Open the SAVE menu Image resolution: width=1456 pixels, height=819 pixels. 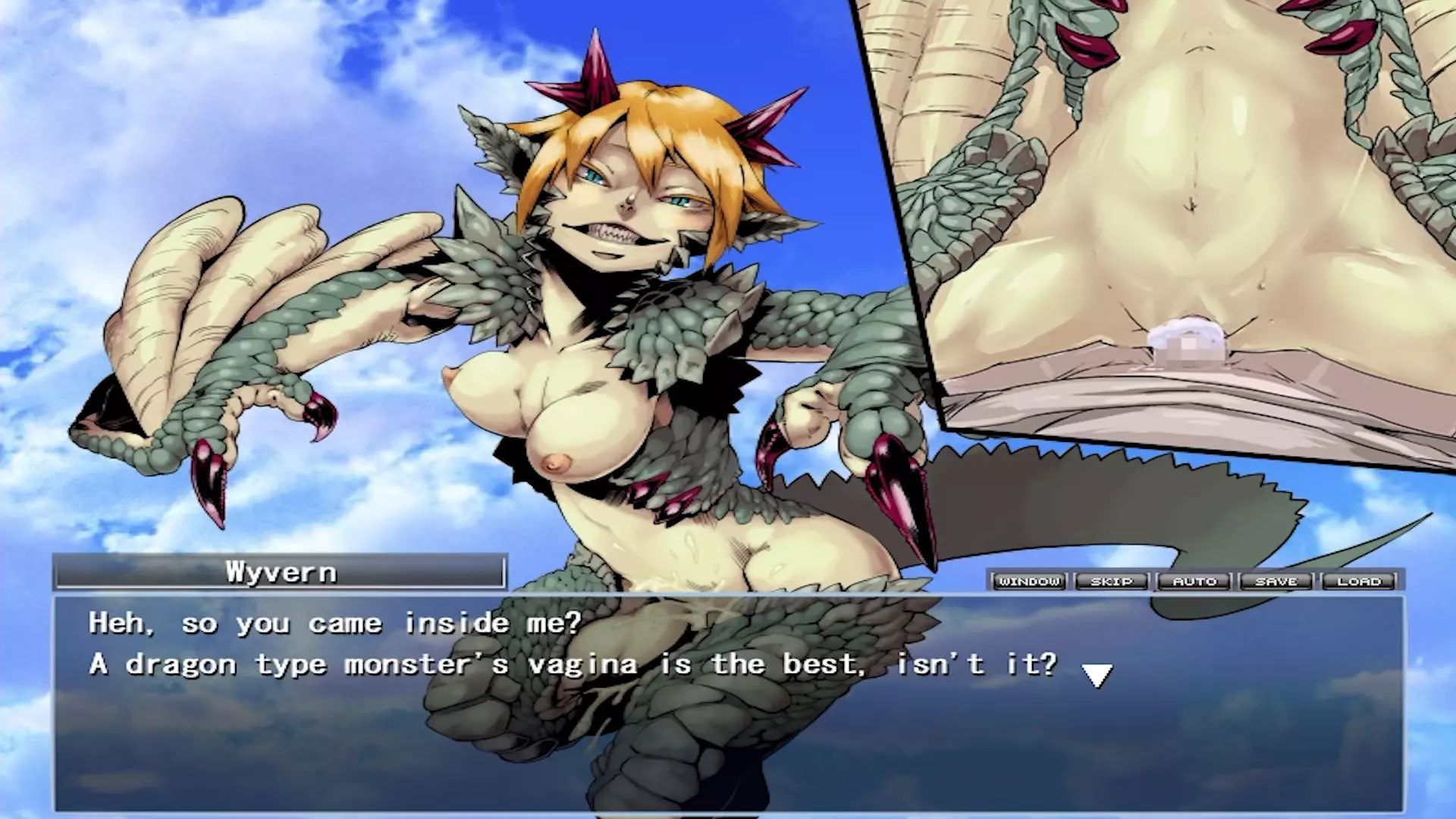point(1276,581)
